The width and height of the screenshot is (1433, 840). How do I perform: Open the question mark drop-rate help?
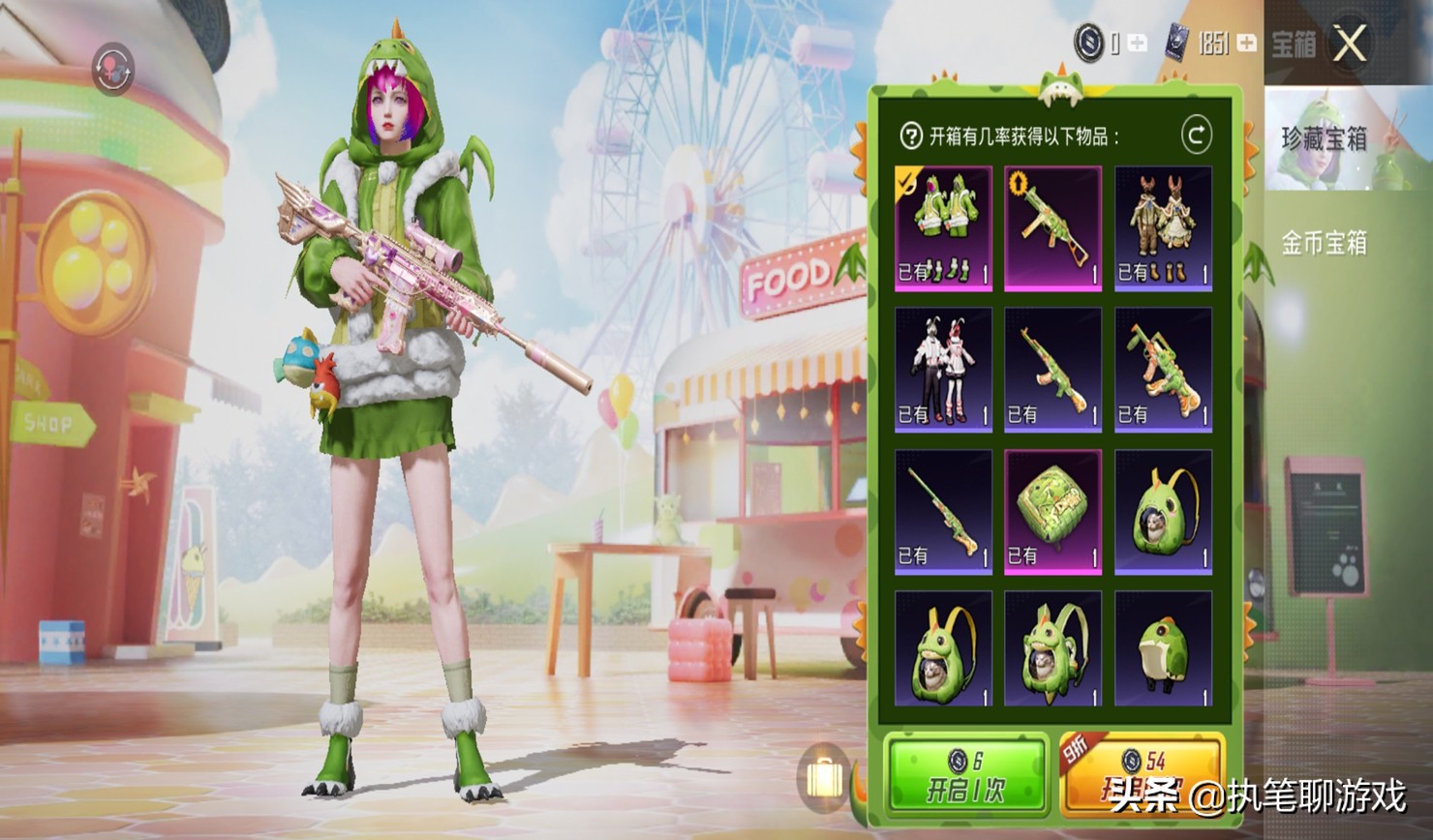tap(910, 136)
